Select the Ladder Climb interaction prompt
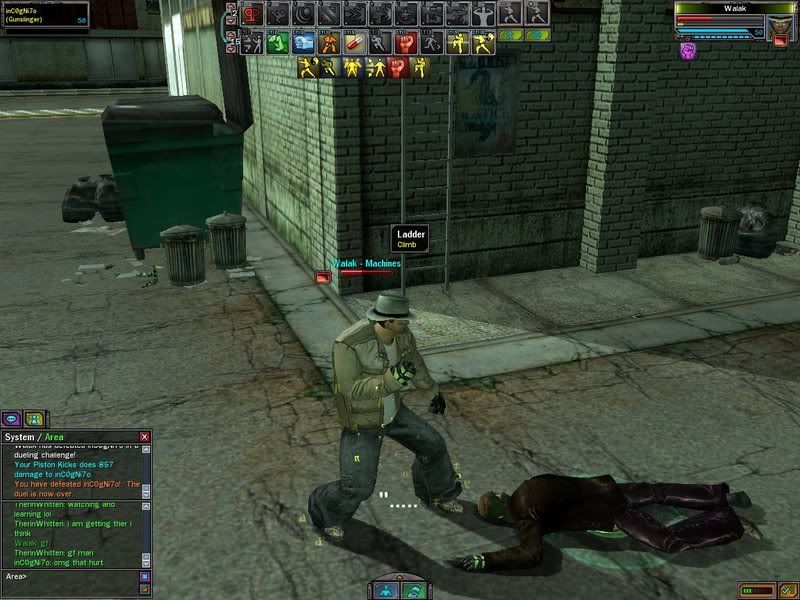This screenshot has height=600, width=800. (411, 238)
